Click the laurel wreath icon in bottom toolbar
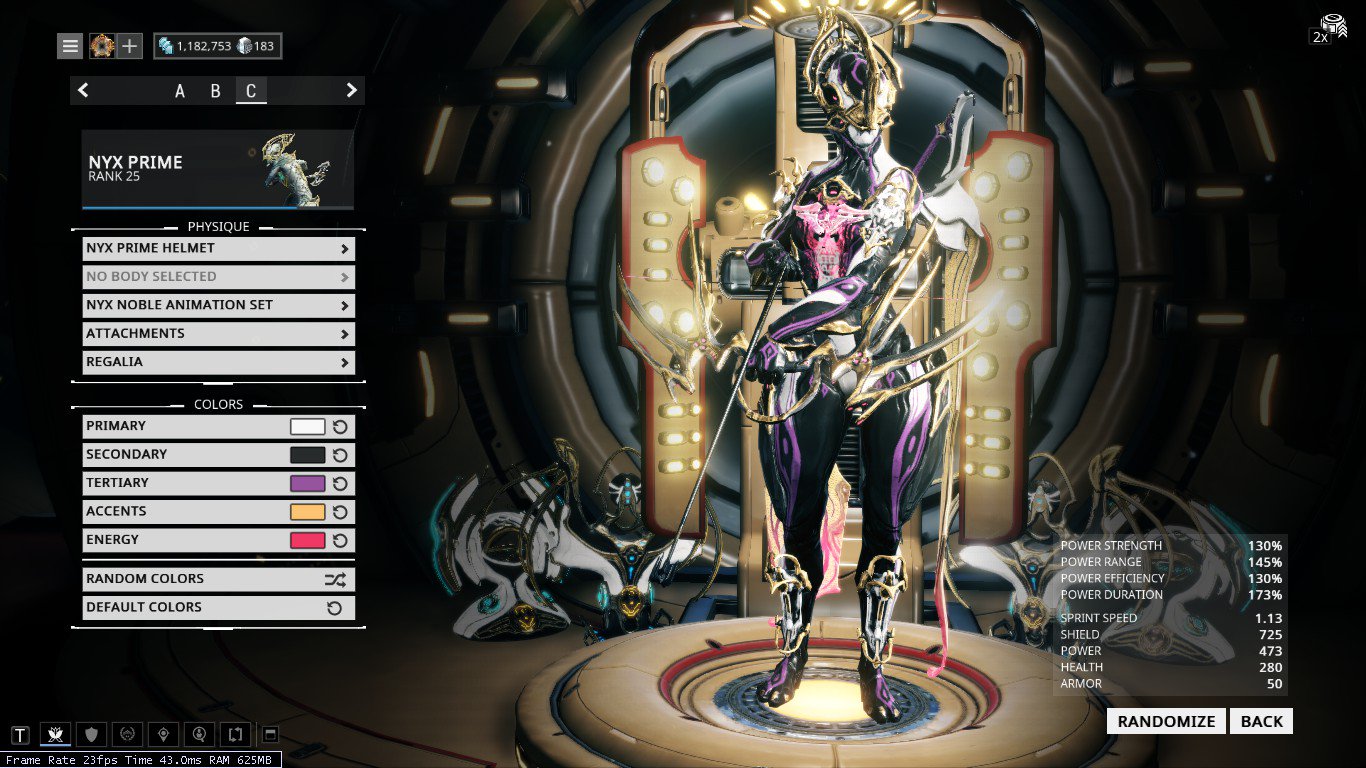 (126, 733)
